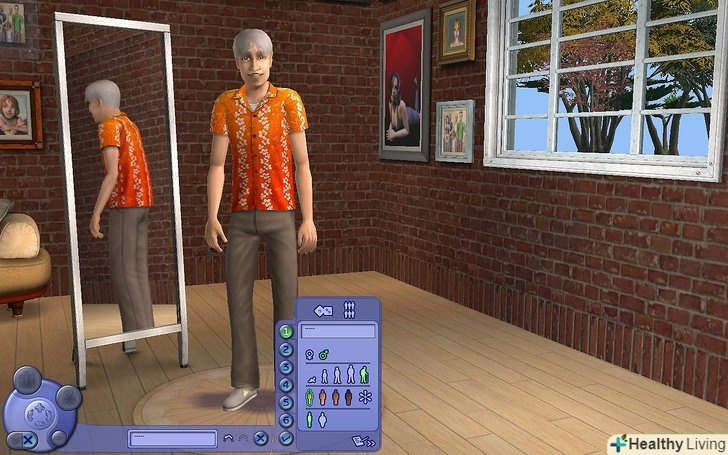The width and height of the screenshot is (728, 455).
Task: Choose the lightest skin tone
Action: 309,398
